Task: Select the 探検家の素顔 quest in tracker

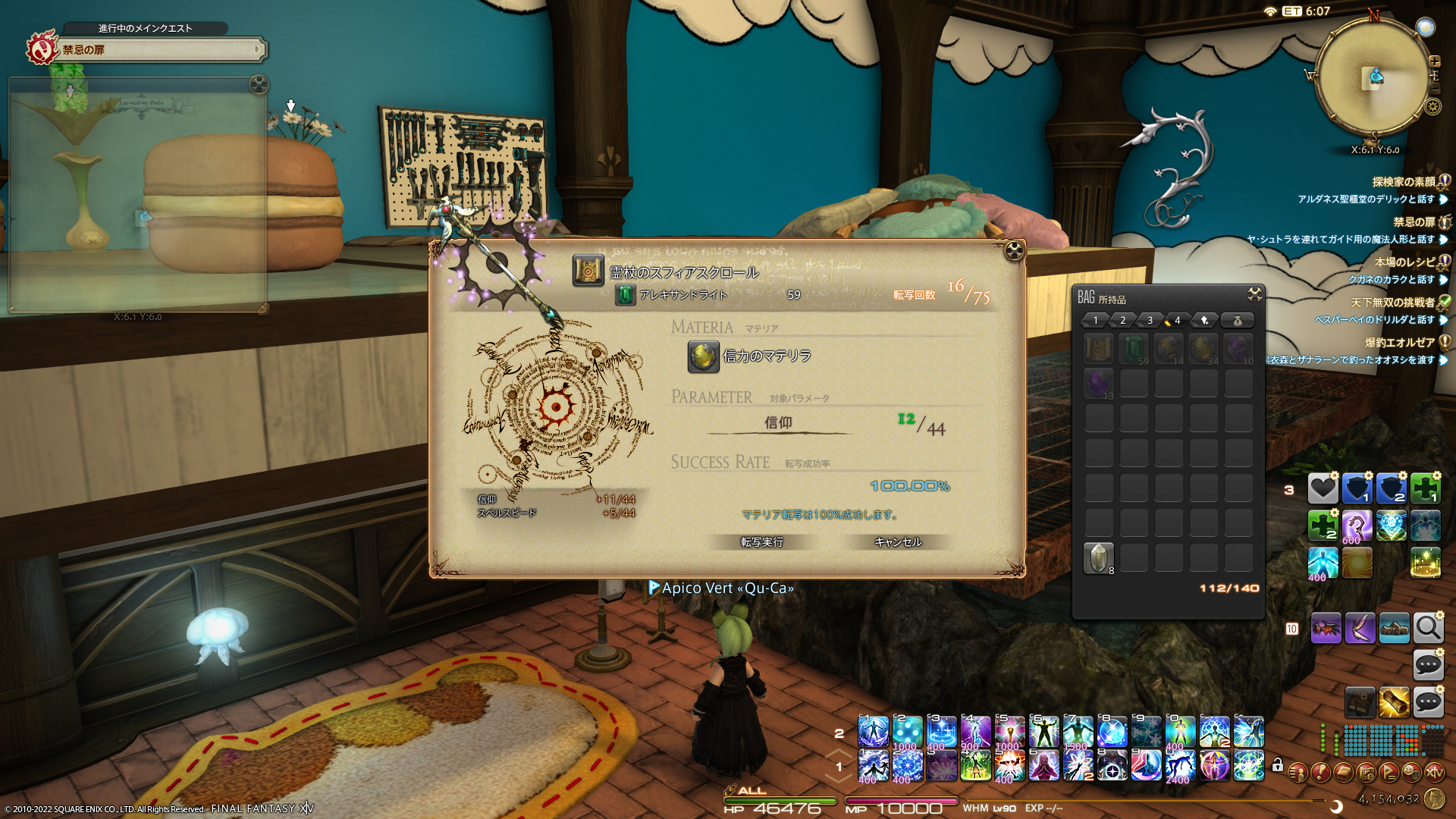Action: point(1403,182)
